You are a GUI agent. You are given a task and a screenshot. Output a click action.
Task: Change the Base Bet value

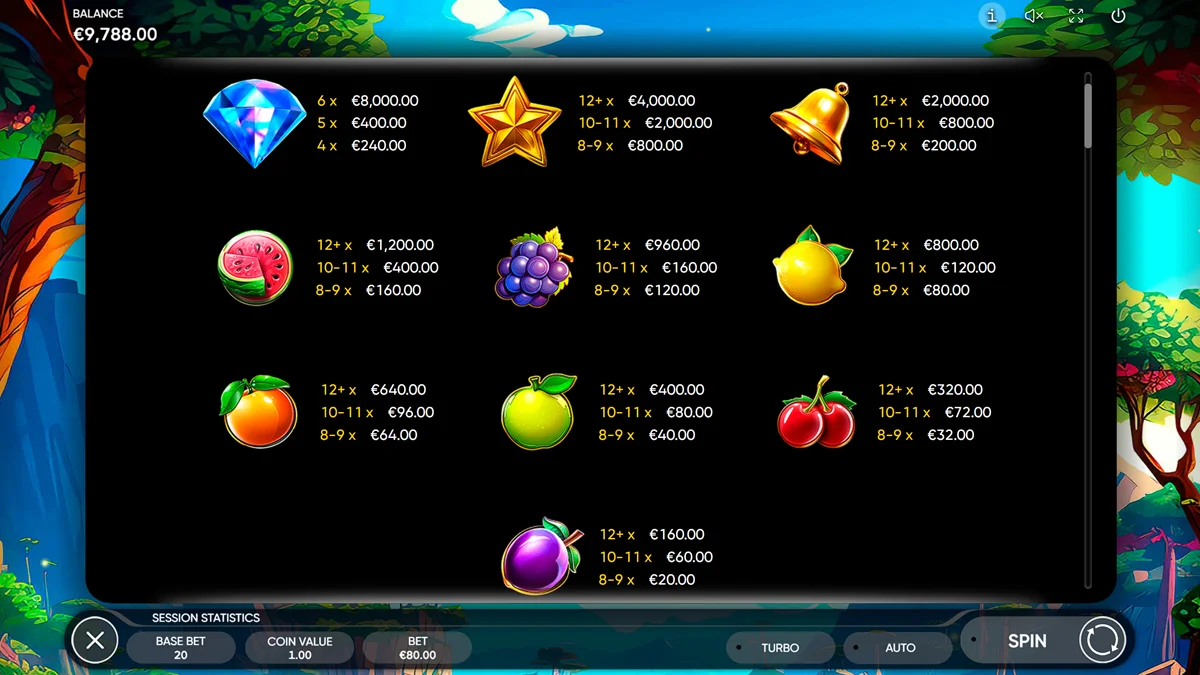pos(181,647)
